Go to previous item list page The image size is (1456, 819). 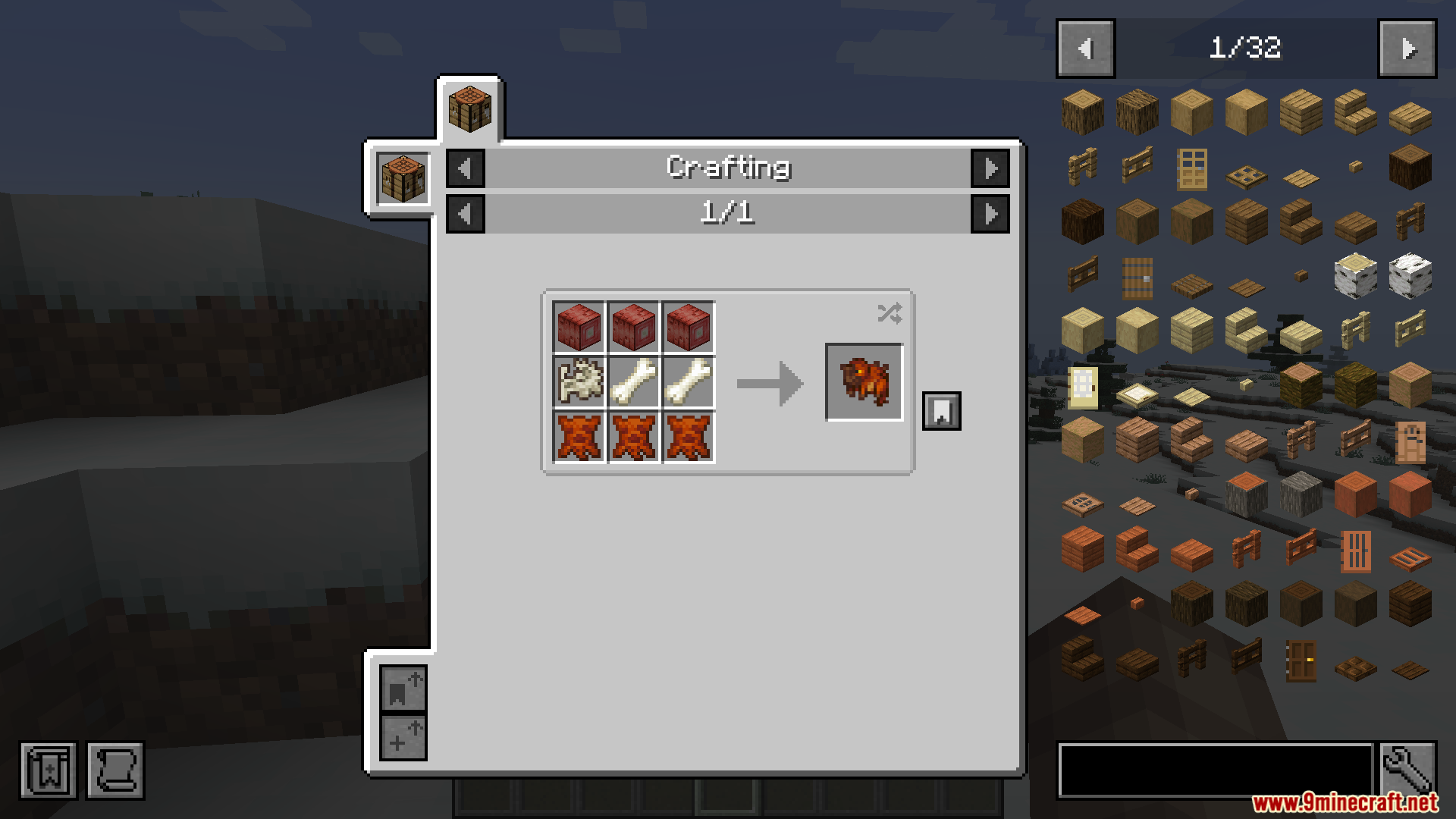point(1085,49)
